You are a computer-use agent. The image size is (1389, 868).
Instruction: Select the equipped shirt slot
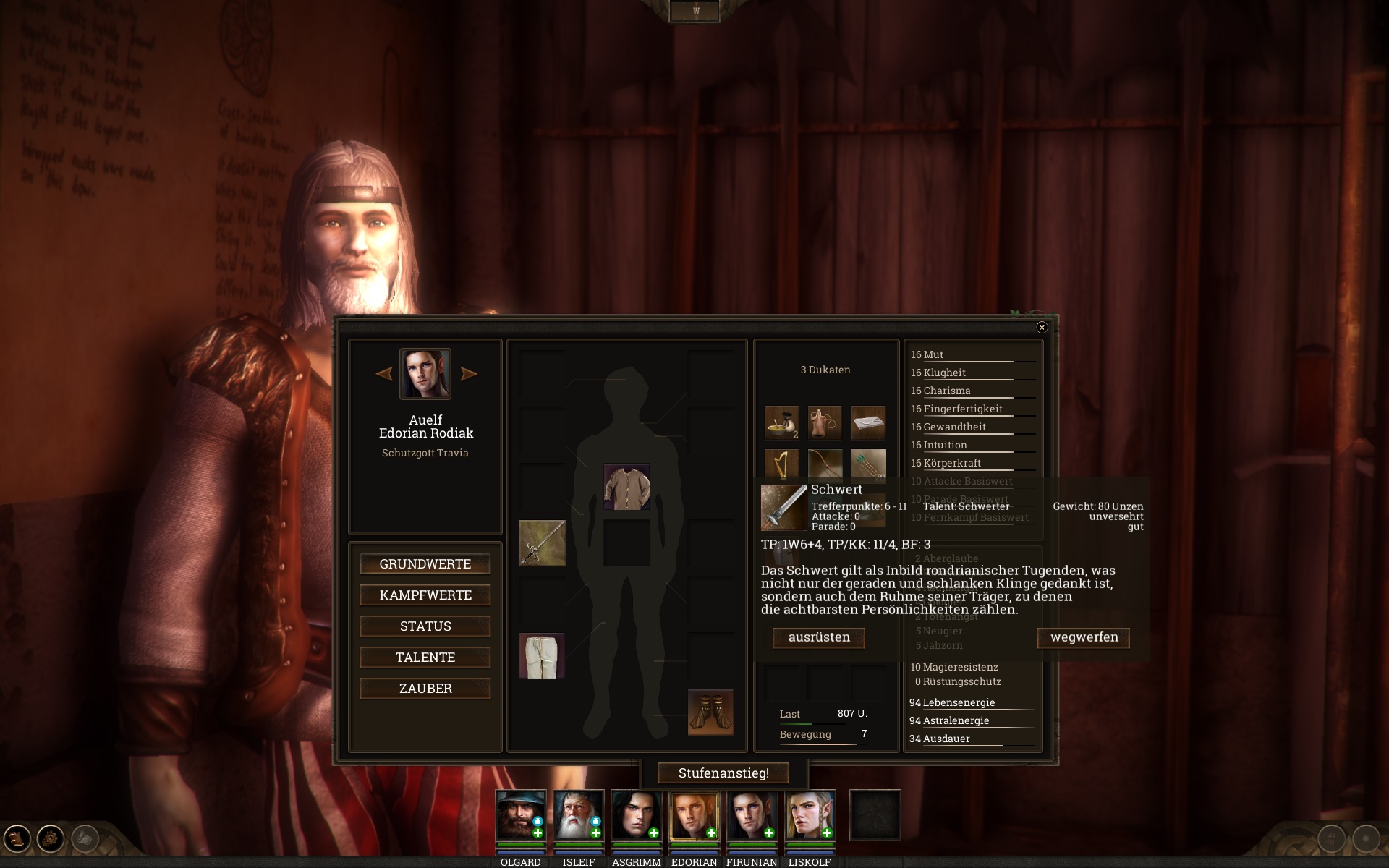point(626,487)
